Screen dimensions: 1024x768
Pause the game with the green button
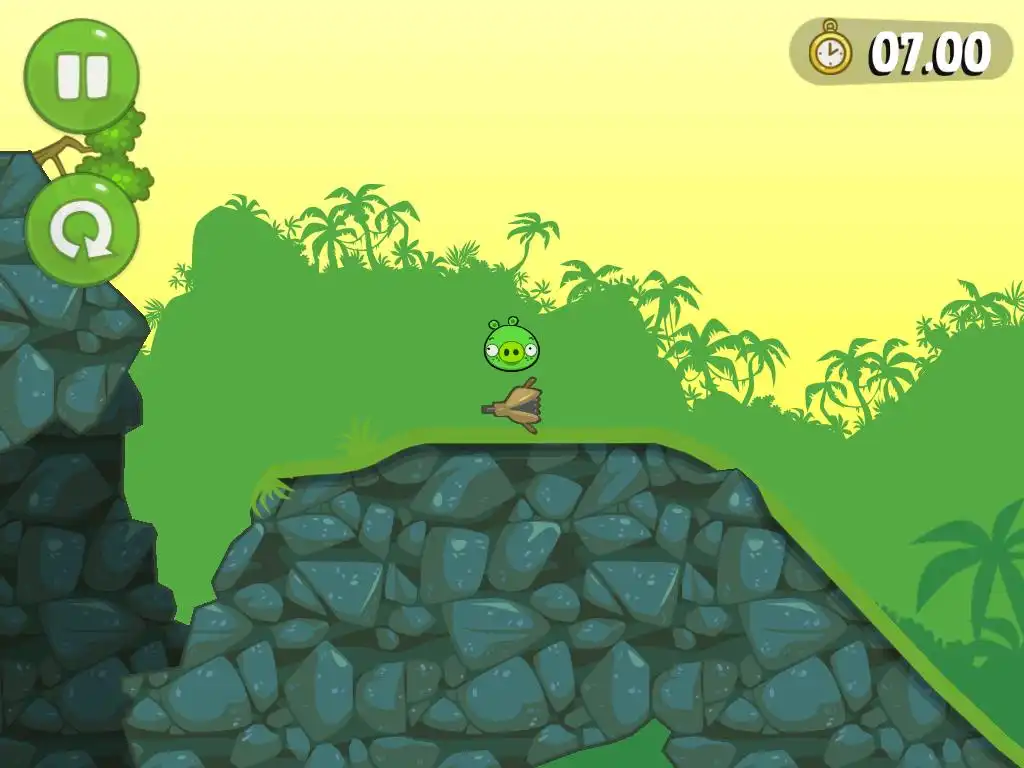pos(81,76)
